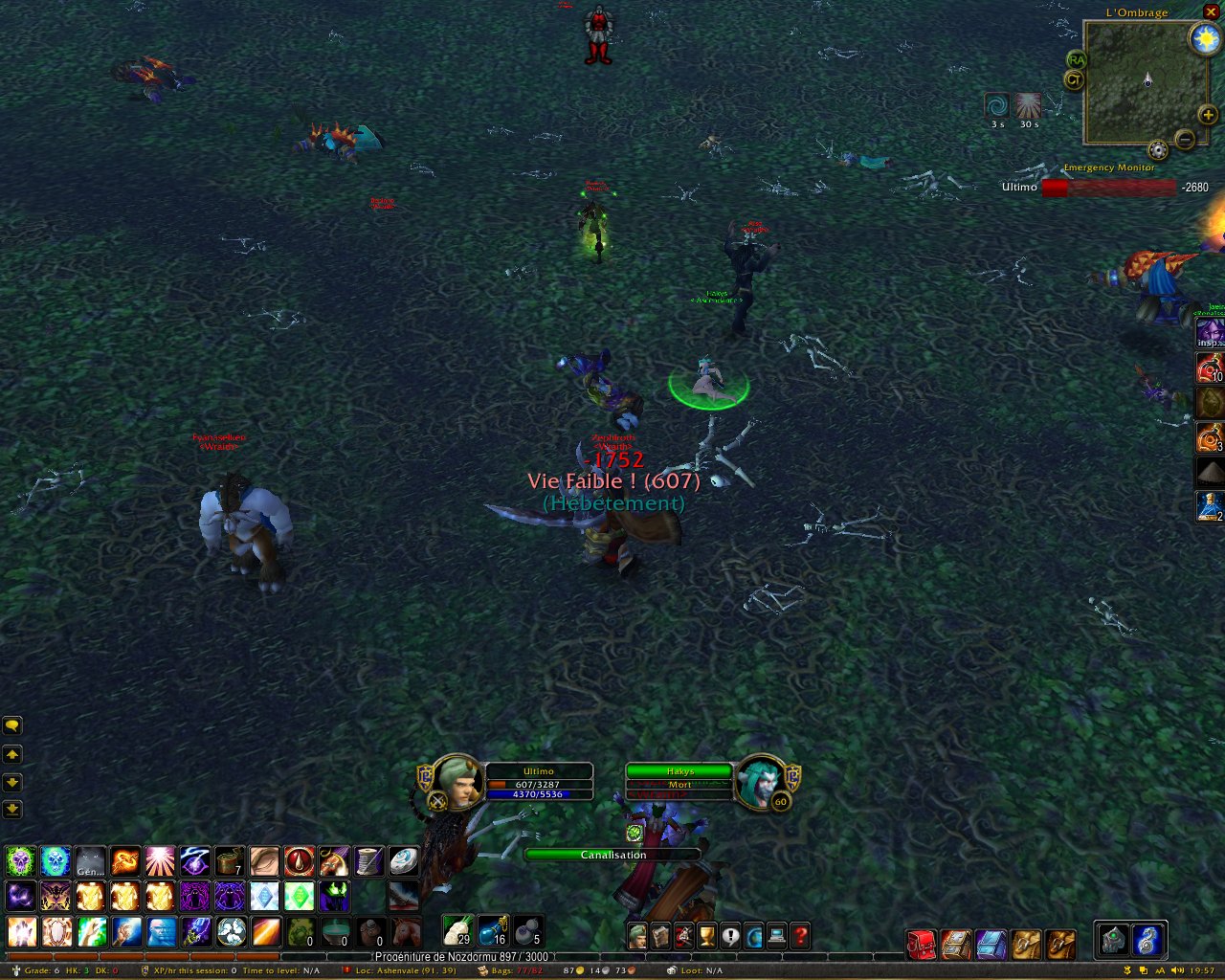
Task: Click the Hakys target portrait
Action: coord(761,782)
